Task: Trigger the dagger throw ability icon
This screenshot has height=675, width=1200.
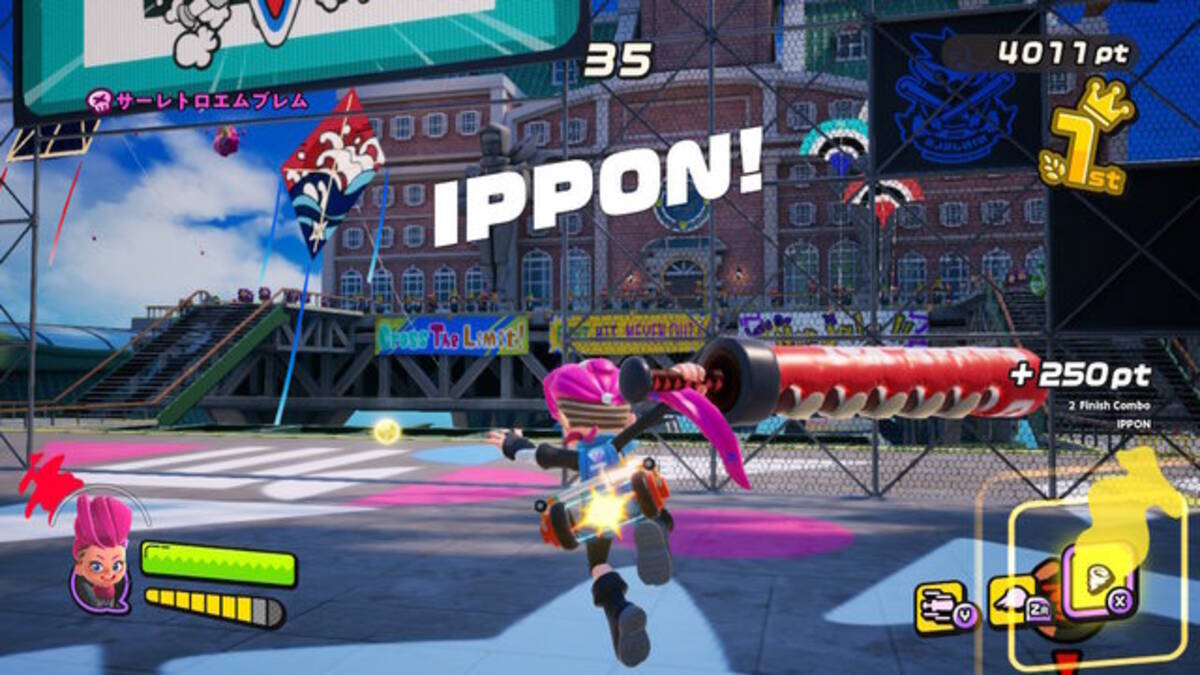Action: (944, 607)
